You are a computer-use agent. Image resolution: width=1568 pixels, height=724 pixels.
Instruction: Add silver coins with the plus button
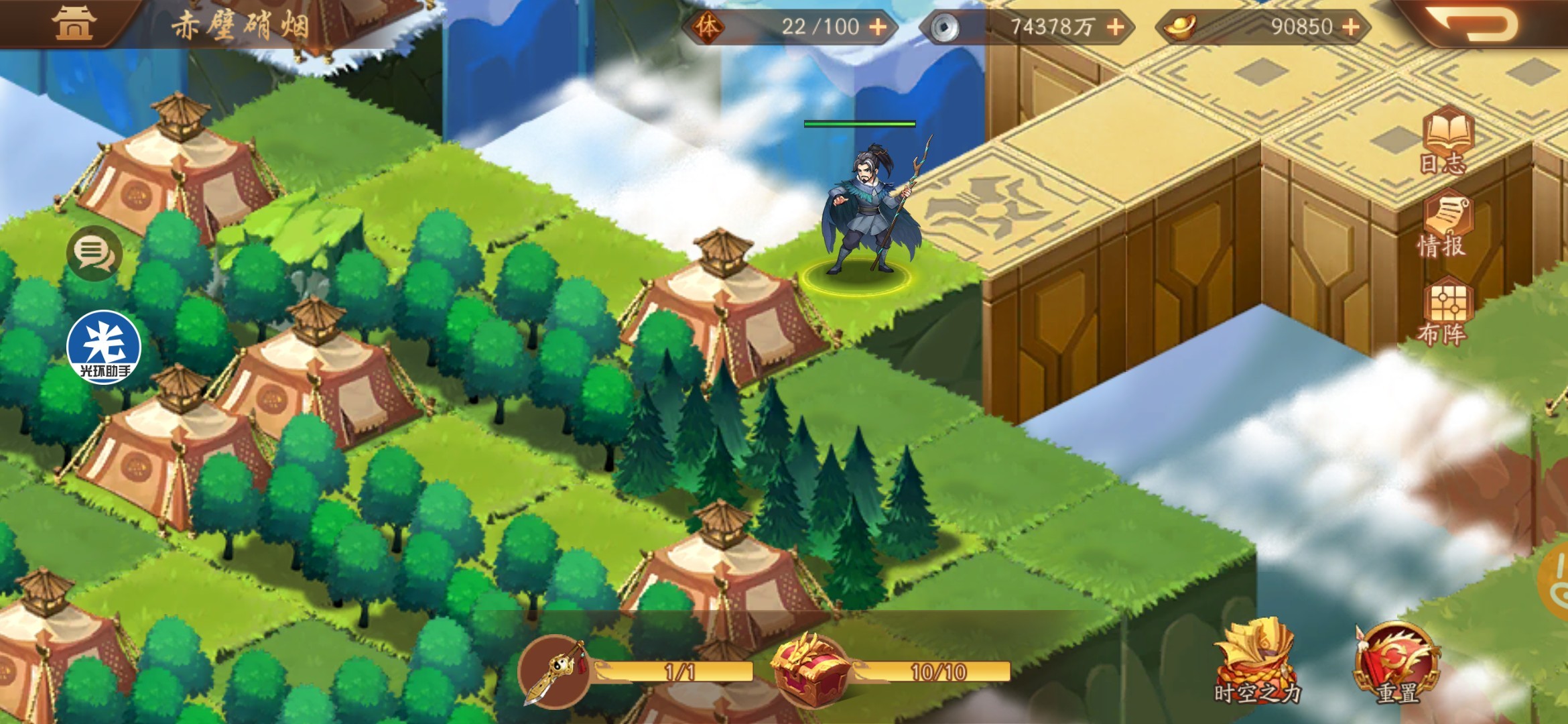pos(1115,27)
